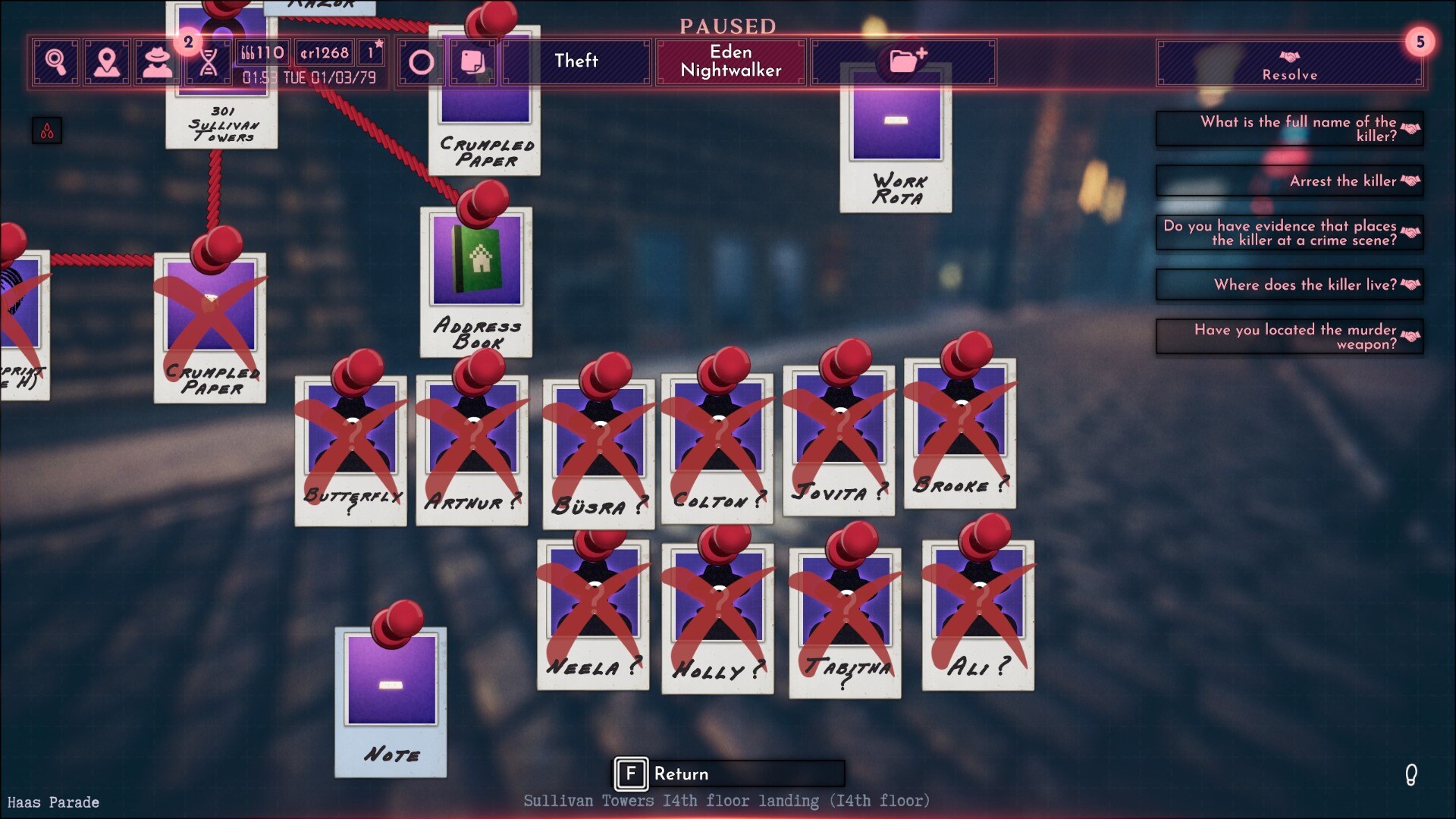Open the magnifying glass search button
Screen dimensions: 1456x819
tap(55, 61)
